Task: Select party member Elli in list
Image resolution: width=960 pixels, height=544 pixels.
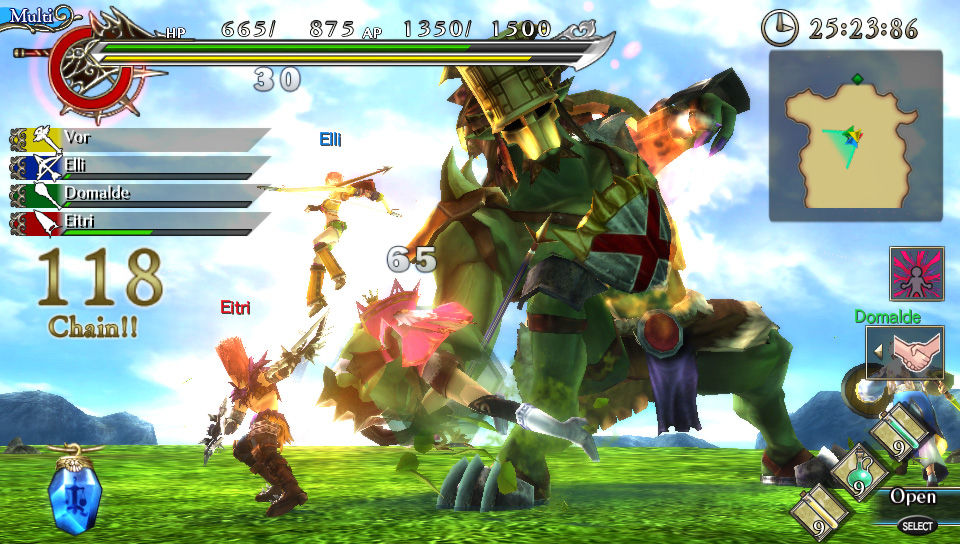Action: 140,166
